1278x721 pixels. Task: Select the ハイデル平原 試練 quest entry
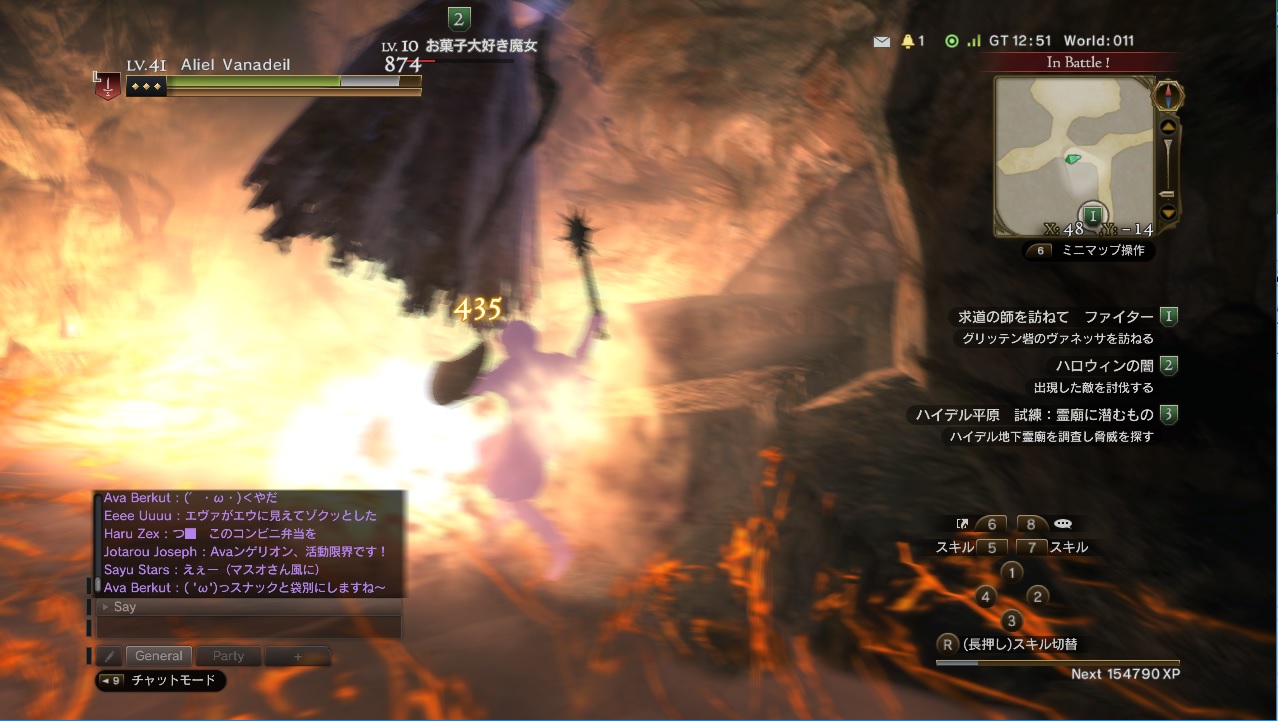[1034, 414]
